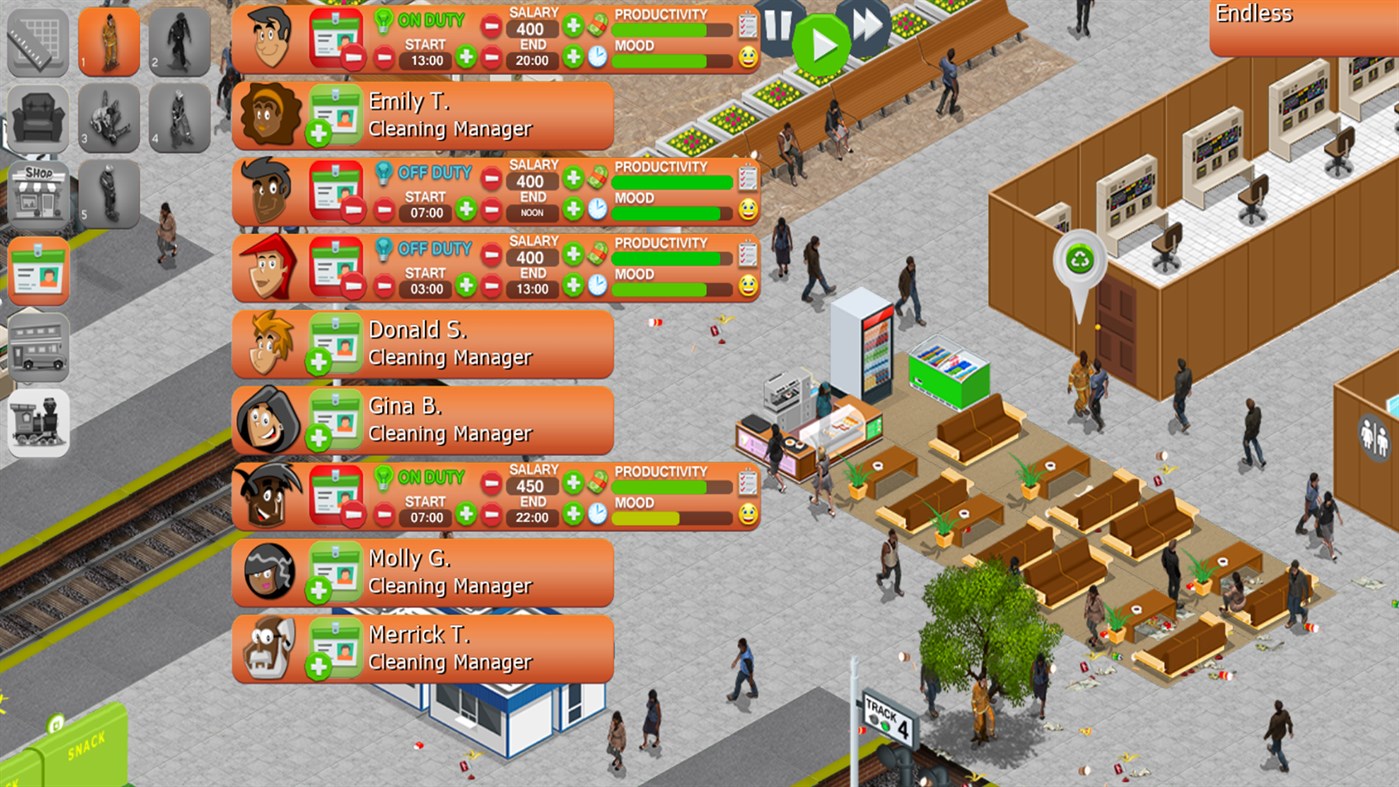Open the staff ID badge management panel
Screen dimensions: 1399x787
pyautogui.click(x=38, y=270)
